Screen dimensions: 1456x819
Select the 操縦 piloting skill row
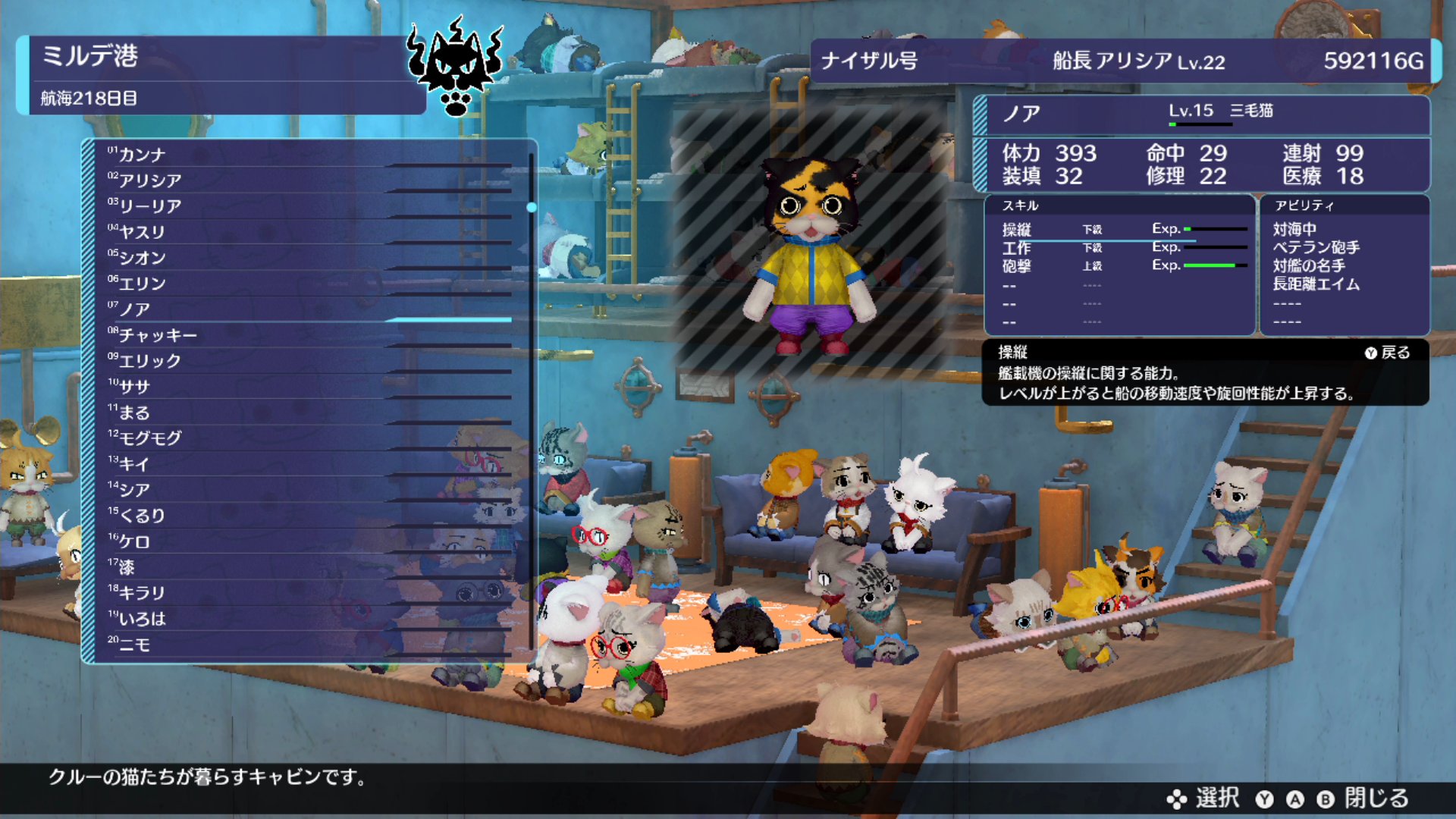coord(1119,229)
